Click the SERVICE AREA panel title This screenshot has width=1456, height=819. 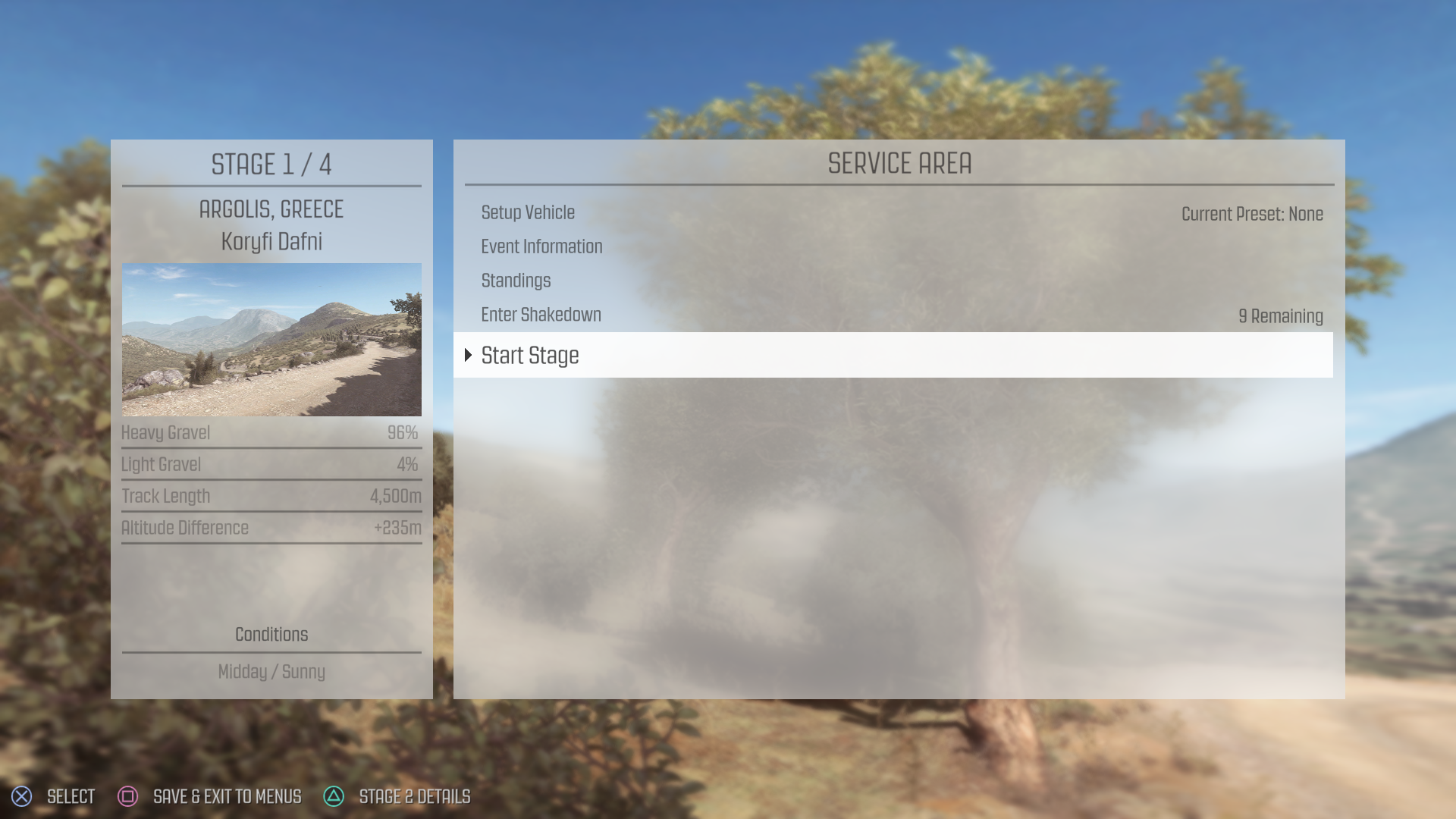coord(899,163)
